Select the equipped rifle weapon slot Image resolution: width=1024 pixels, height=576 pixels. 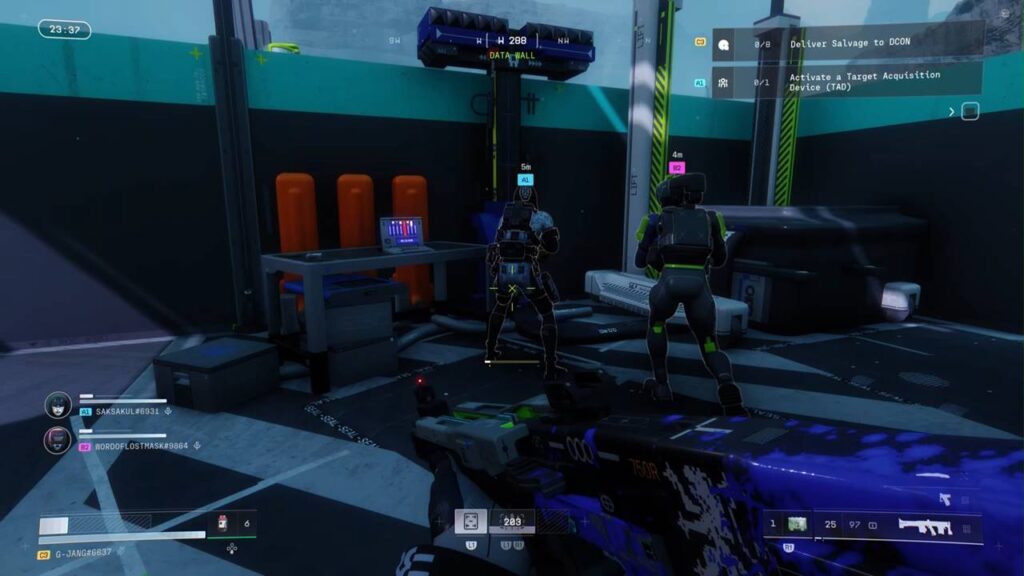(x=924, y=525)
